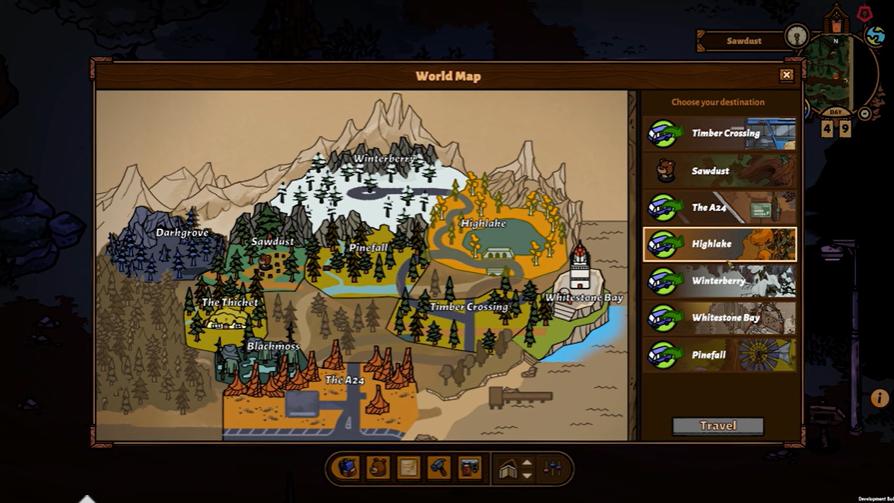The height and width of the screenshot is (503, 894).
Task: Pick Pinefall as travel destination
Action: pos(720,355)
